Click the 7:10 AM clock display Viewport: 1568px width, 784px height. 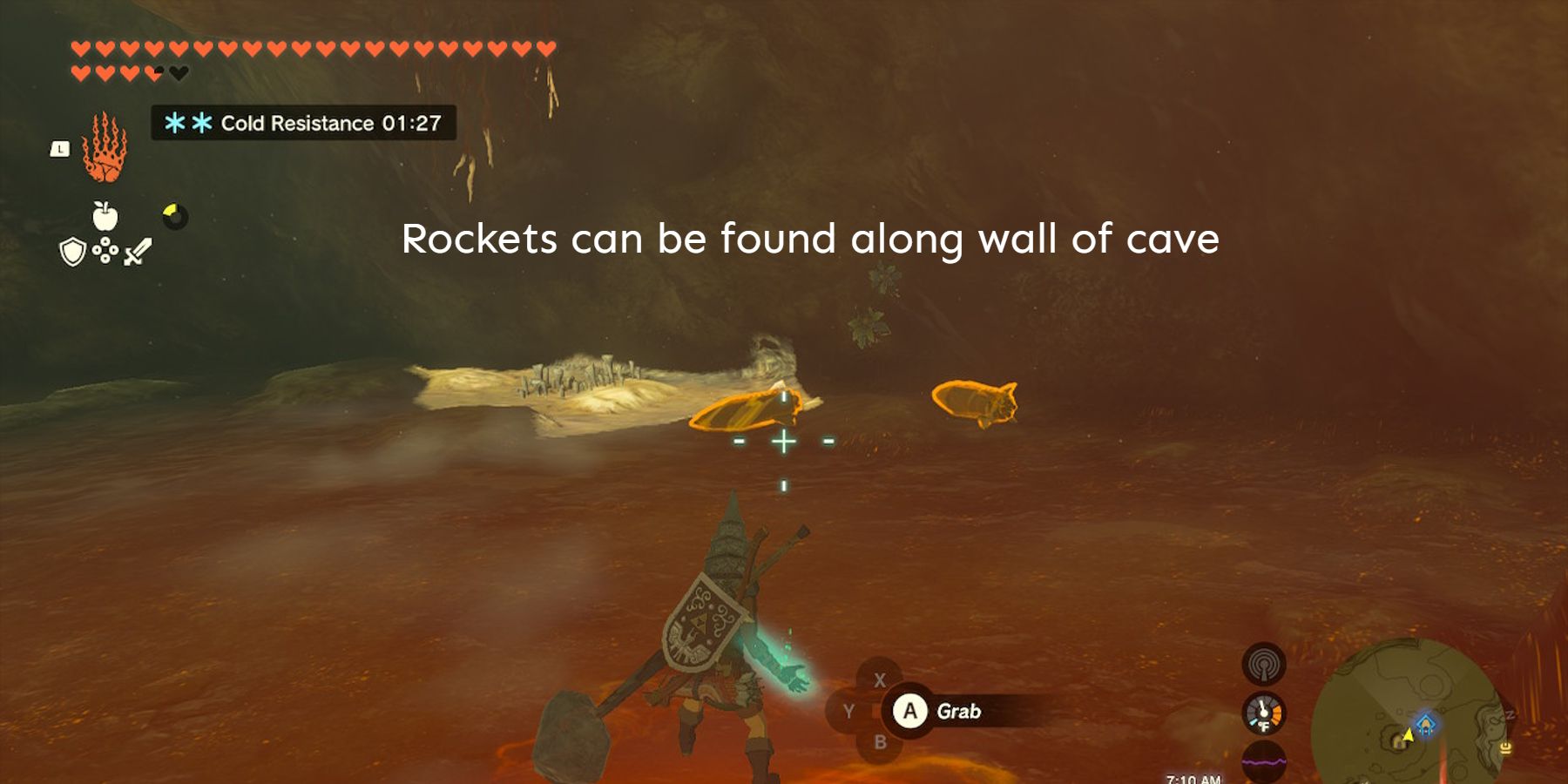1194,778
